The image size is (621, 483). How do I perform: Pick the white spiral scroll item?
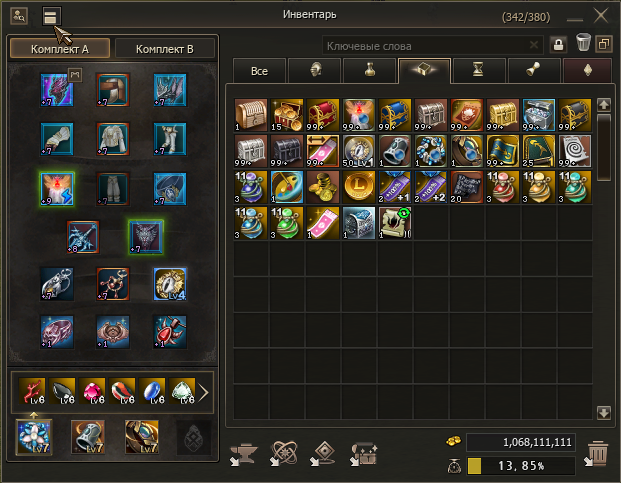coord(573,151)
